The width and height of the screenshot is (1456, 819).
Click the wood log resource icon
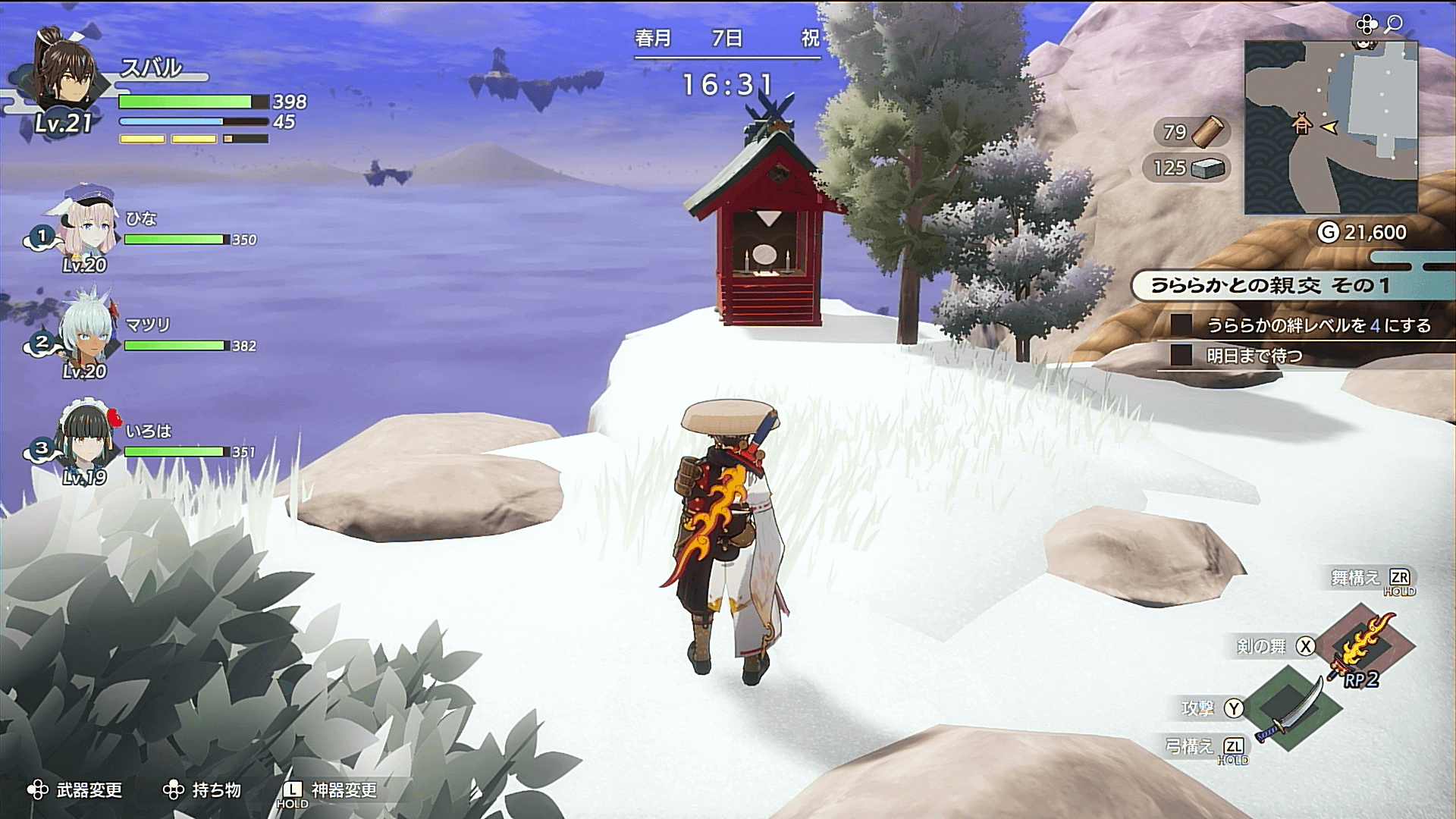tap(1207, 131)
